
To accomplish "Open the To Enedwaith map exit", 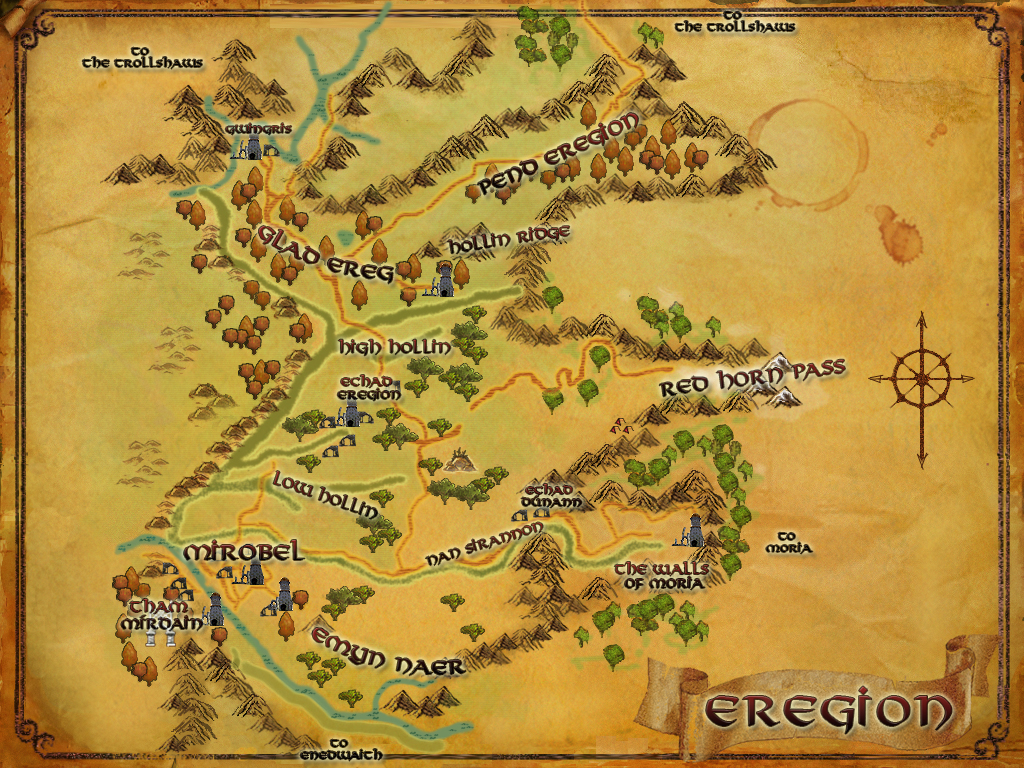I will pos(341,749).
